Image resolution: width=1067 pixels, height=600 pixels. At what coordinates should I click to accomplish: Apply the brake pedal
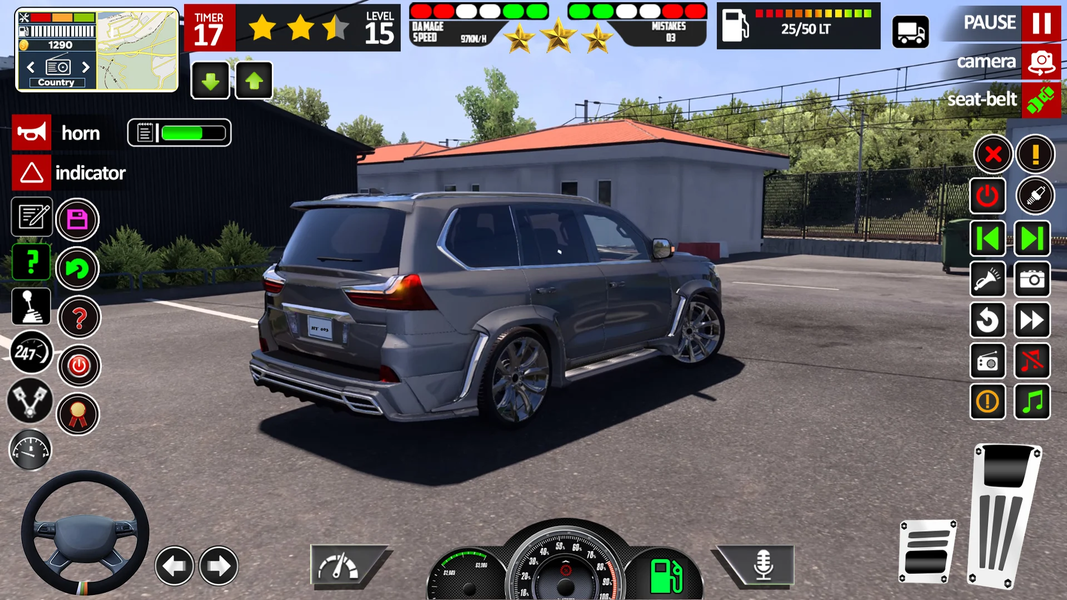pyautogui.click(x=927, y=550)
